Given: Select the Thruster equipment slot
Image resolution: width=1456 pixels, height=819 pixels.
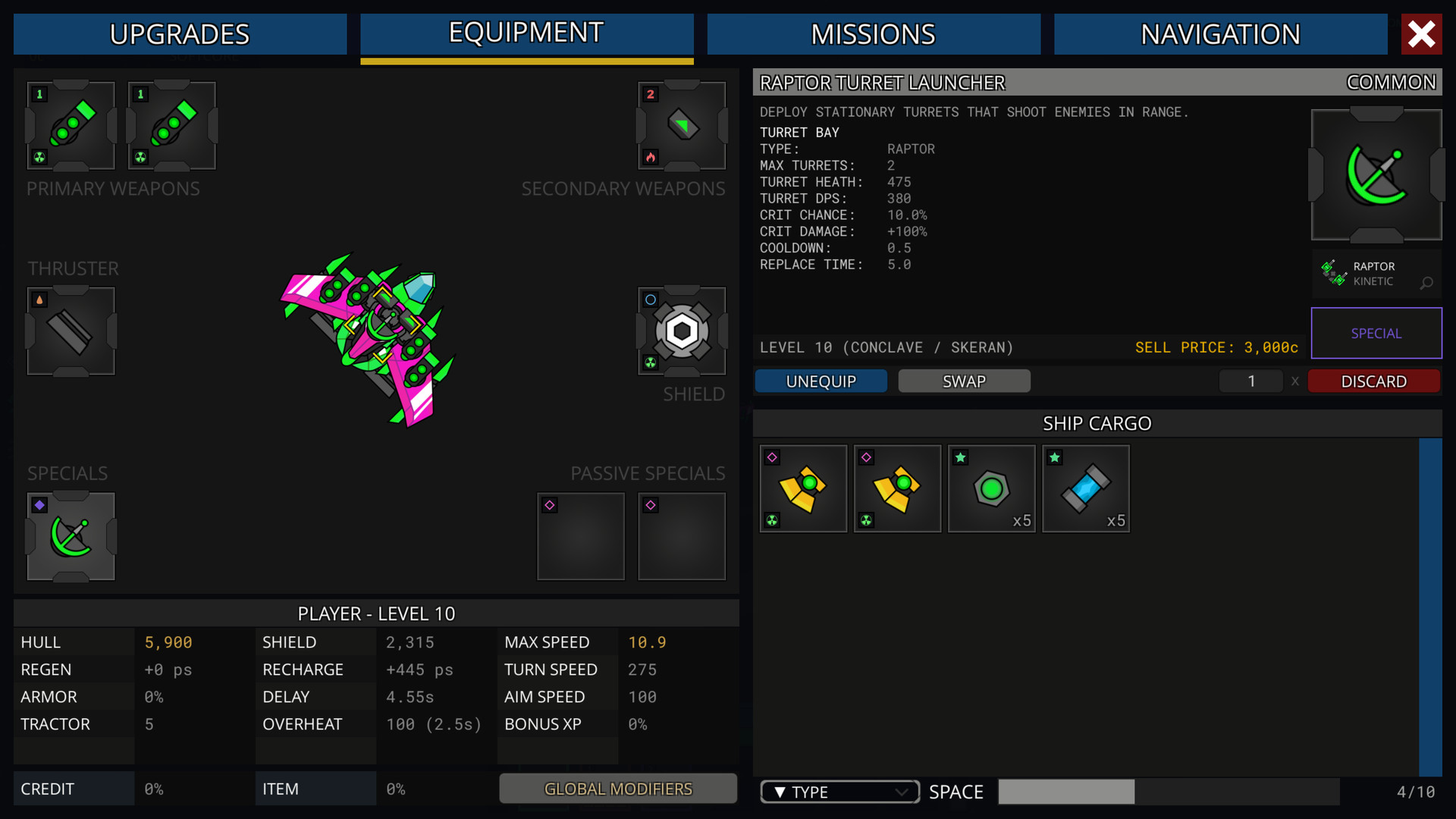Looking at the screenshot, I should point(70,331).
